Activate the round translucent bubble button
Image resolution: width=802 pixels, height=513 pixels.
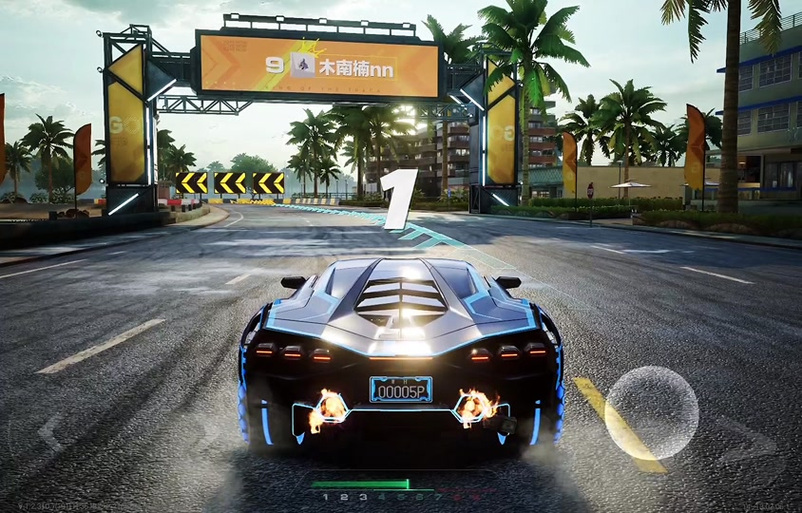click(x=651, y=412)
